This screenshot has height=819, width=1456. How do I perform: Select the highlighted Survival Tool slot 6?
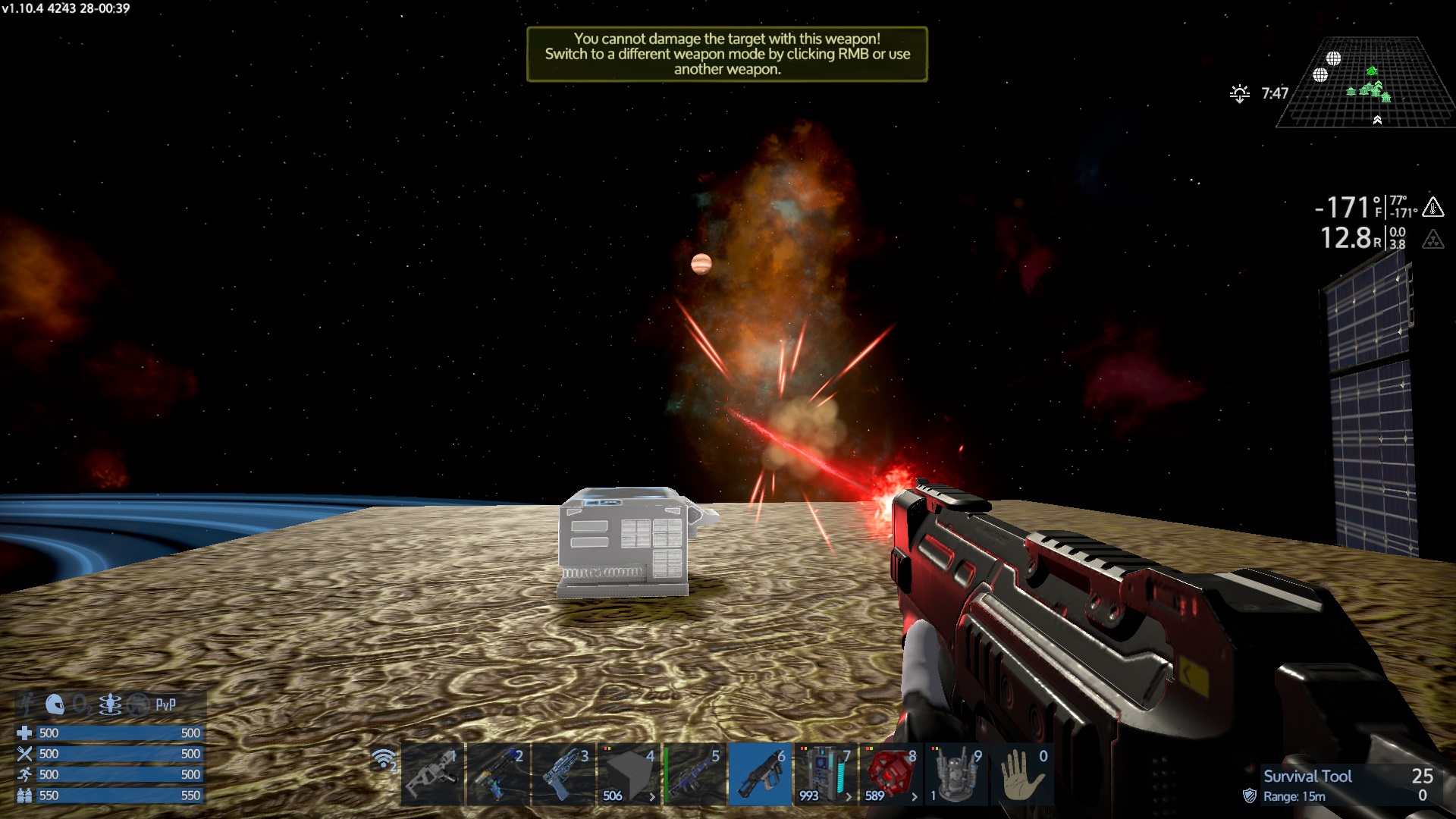(x=760, y=775)
